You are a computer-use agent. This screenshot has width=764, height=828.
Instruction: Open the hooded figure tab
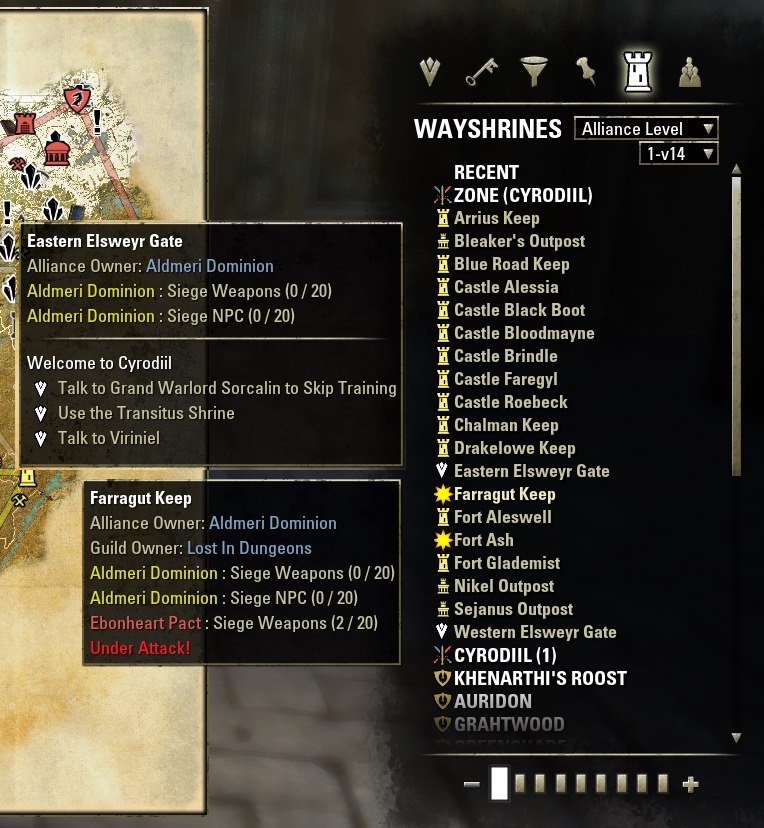689,71
